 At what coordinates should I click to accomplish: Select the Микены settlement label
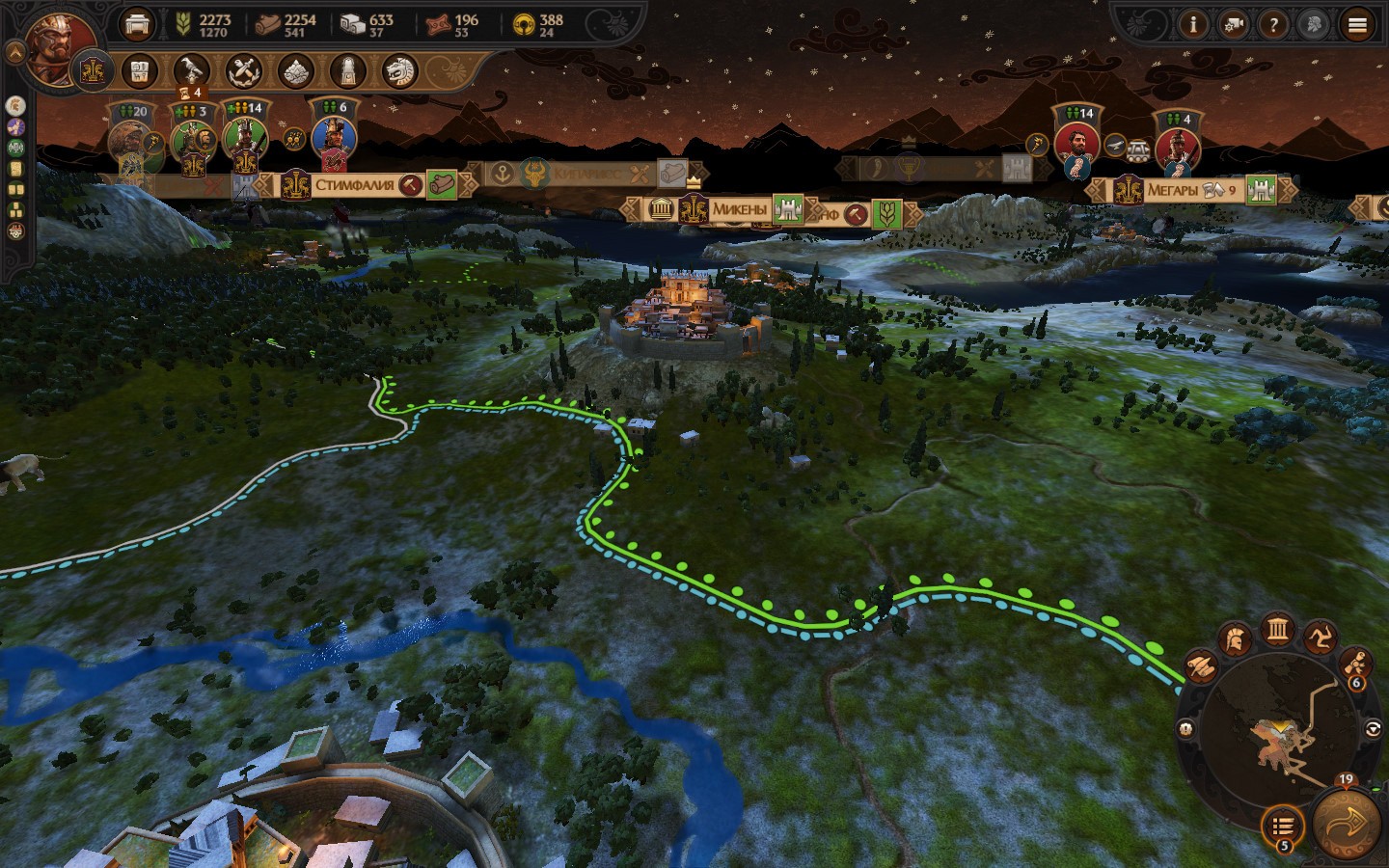(x=739, y=208)
